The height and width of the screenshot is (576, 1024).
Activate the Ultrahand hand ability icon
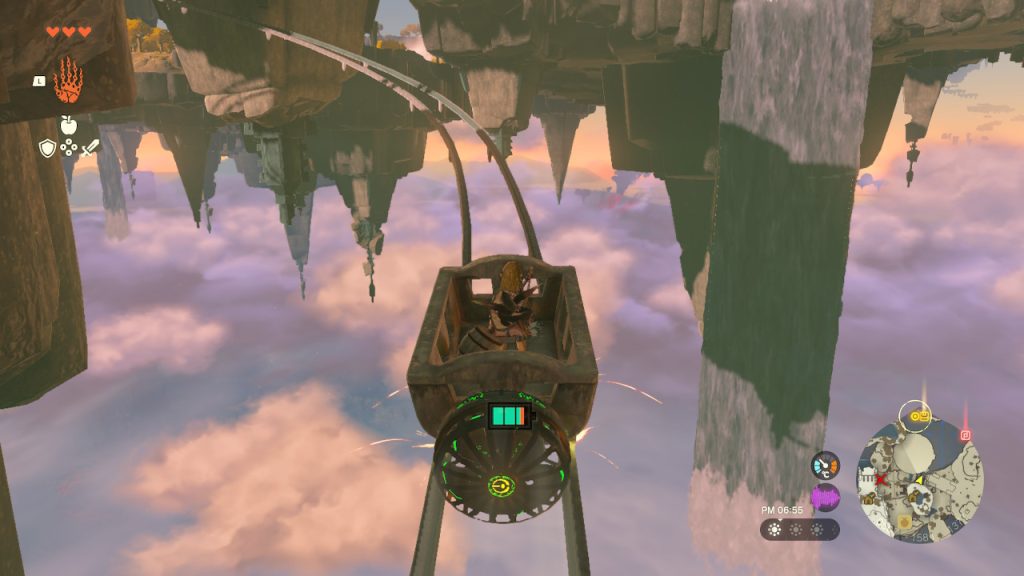click(68, 80)
